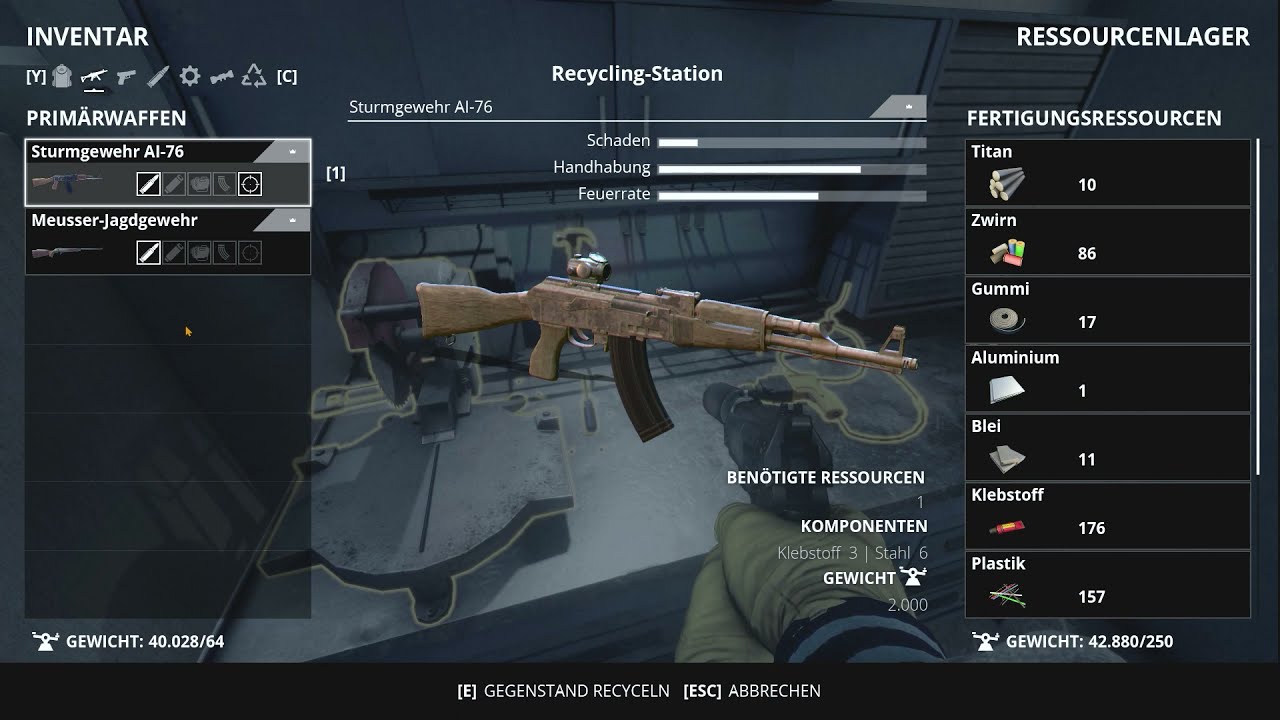Switch to the primary weapons rifle tab

[94, 76]
